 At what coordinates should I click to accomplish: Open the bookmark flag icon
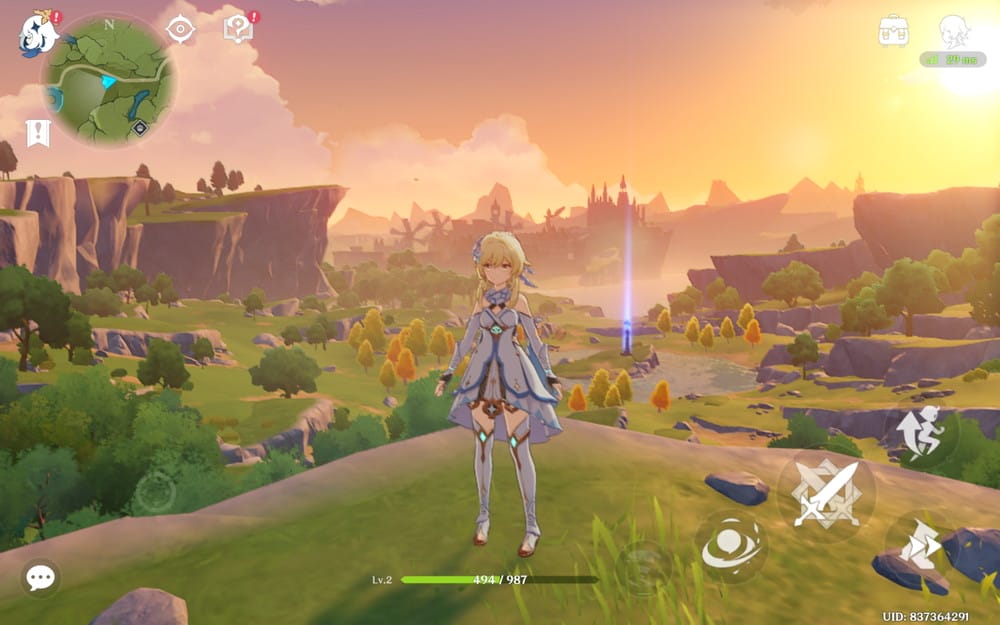pyautogui.click(x=38, y=133)
